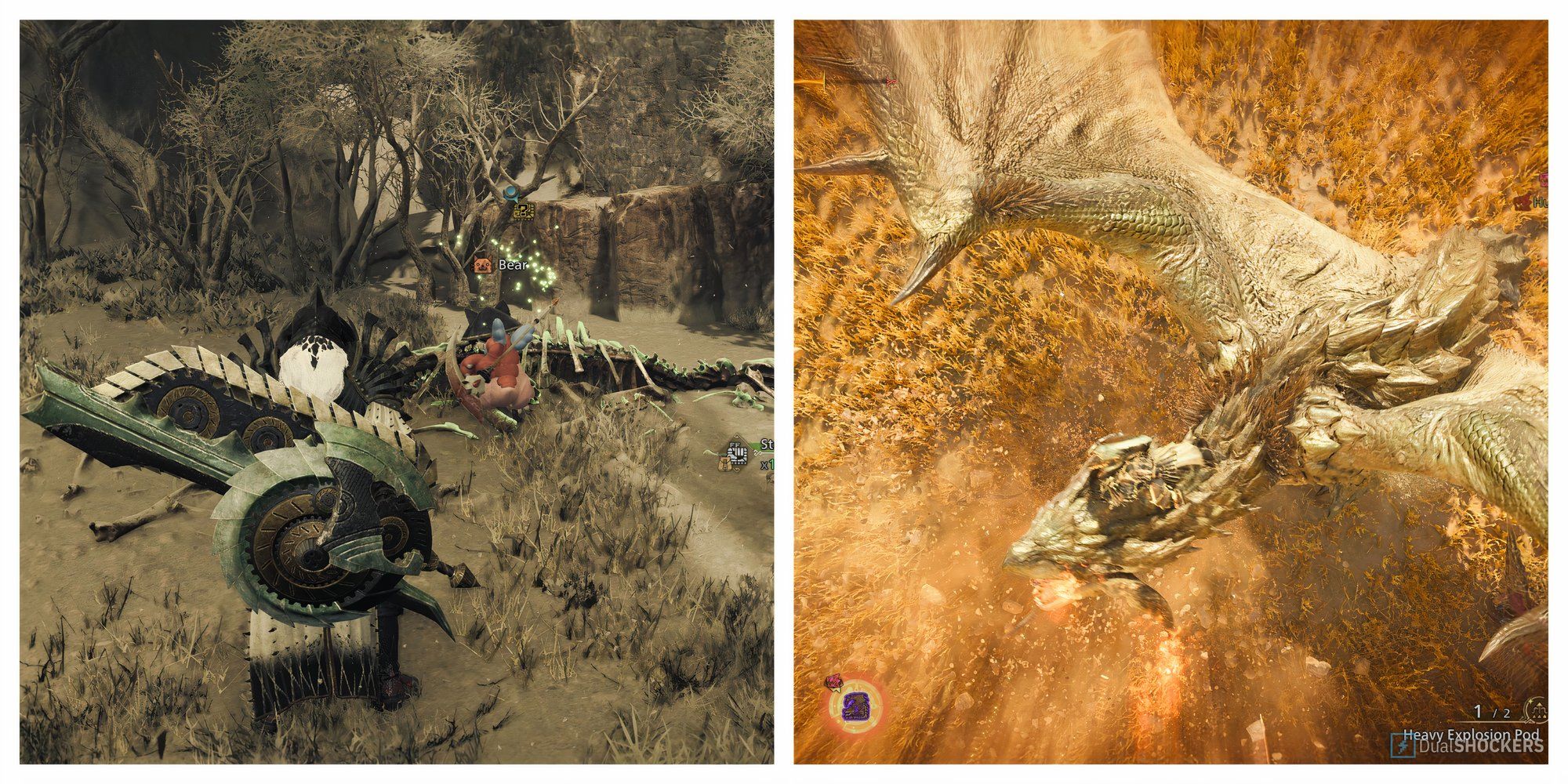The image size is (1568, 784).
Task: Toggle the Bear nameplate display
Action: coord(511,267)
